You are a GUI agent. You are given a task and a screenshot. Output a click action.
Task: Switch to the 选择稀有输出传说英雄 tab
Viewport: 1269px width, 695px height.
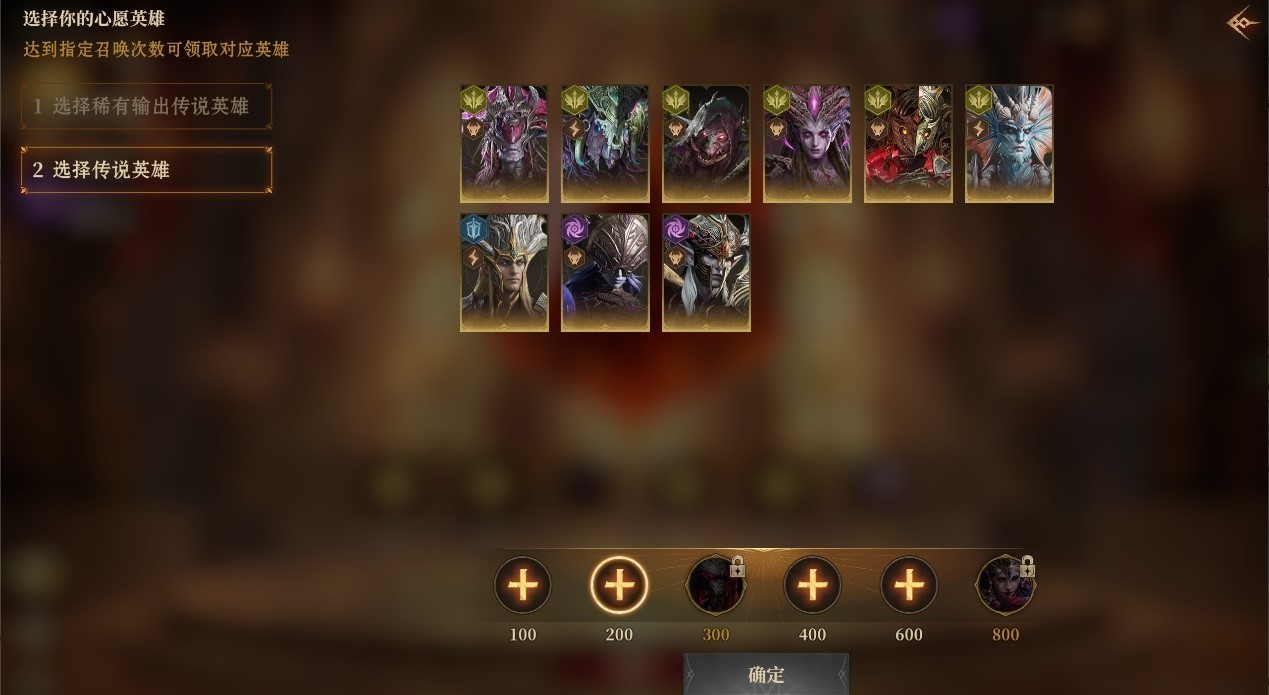(146, 106)
